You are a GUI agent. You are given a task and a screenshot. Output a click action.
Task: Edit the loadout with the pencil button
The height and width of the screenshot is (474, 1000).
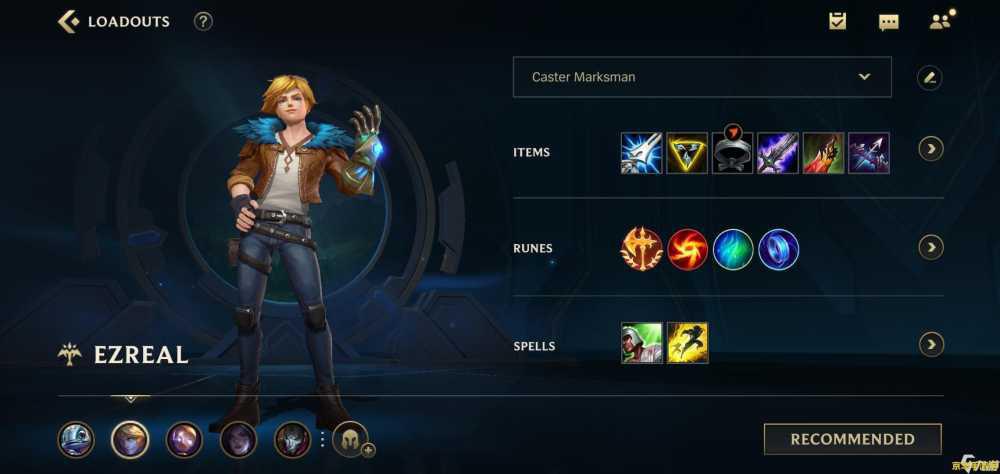(930, 77)
